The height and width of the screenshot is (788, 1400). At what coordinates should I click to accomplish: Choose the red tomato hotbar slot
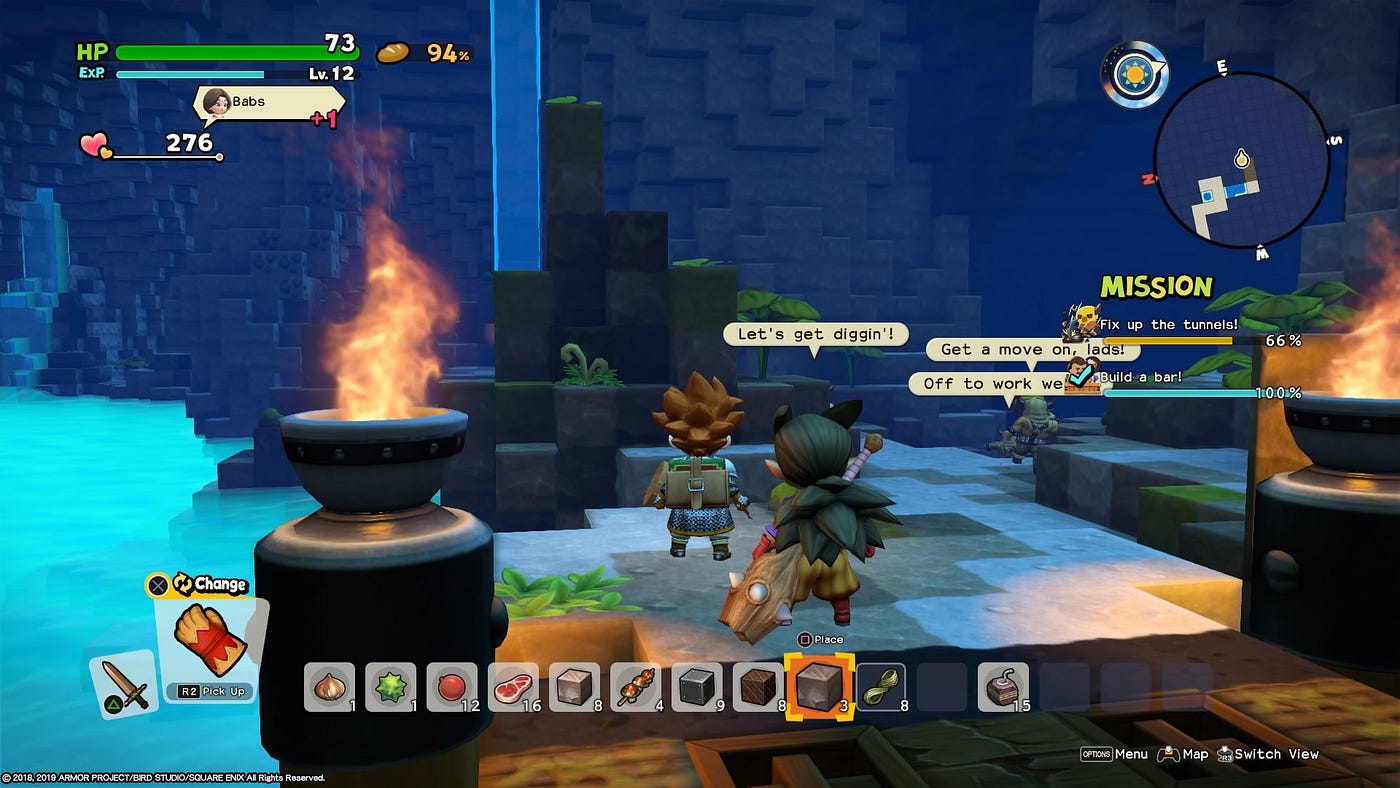pos(451,687)
